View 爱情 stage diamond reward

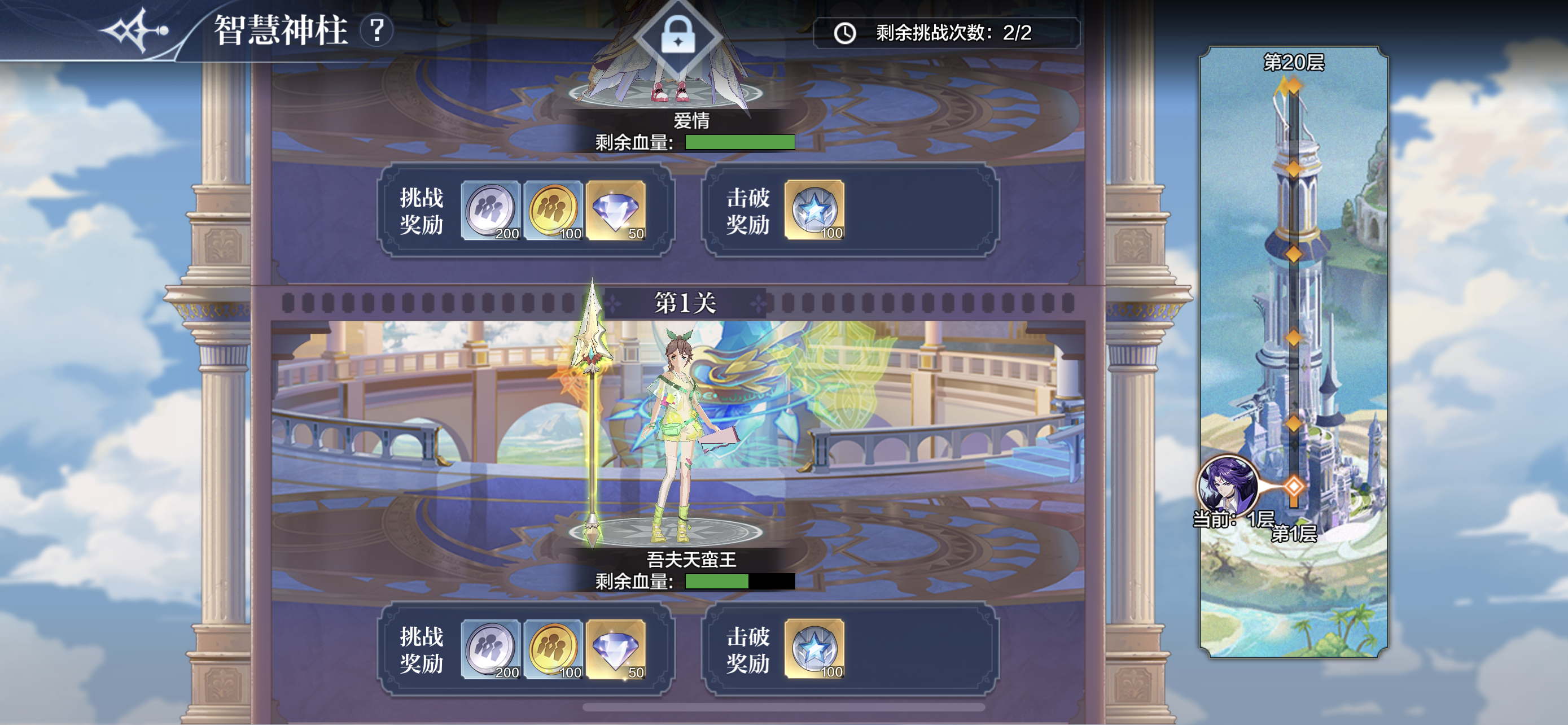[615, 210]
